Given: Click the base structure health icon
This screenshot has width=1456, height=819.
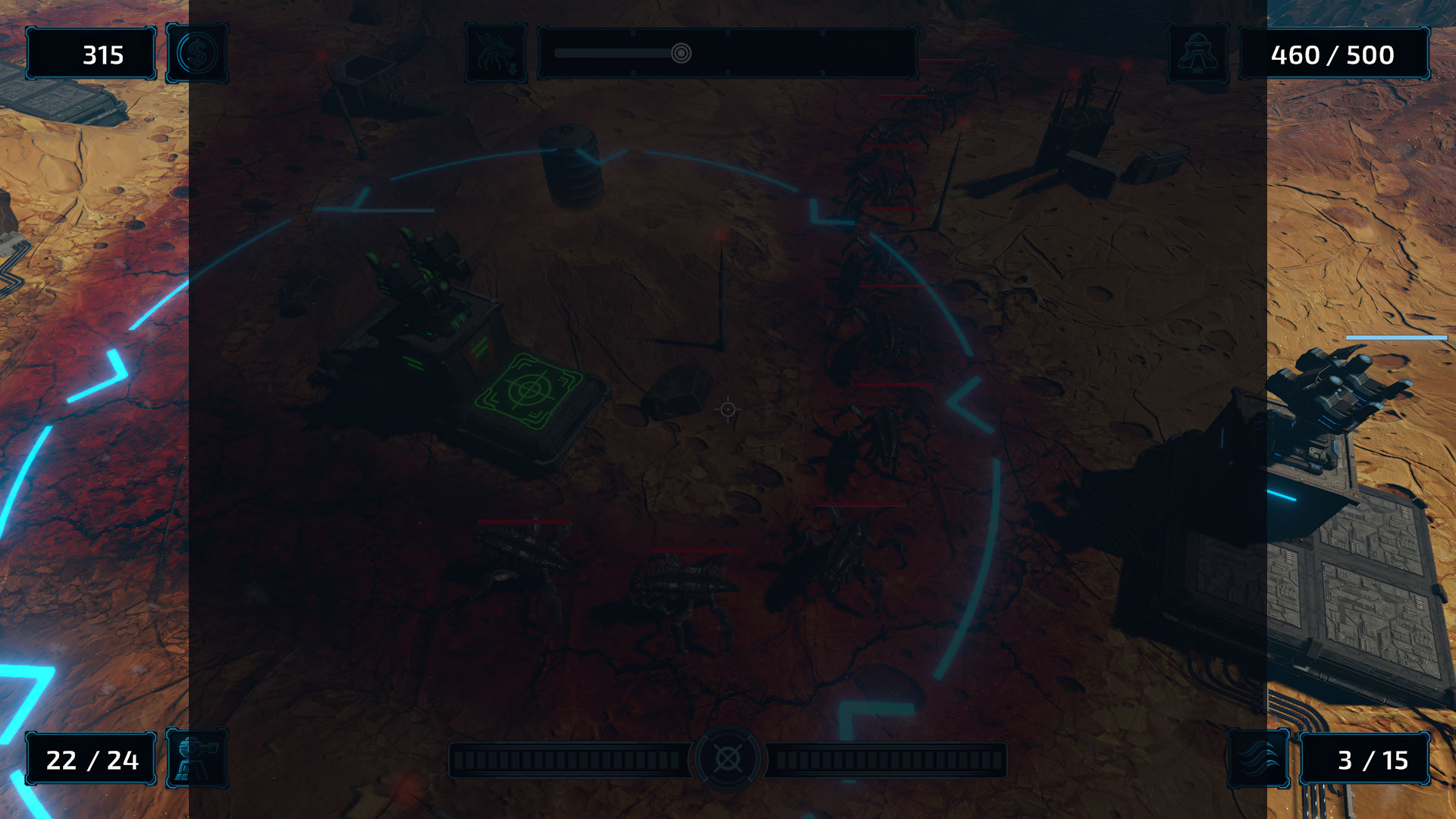Looking at the screenshot, I should [x=1198, y=54].
